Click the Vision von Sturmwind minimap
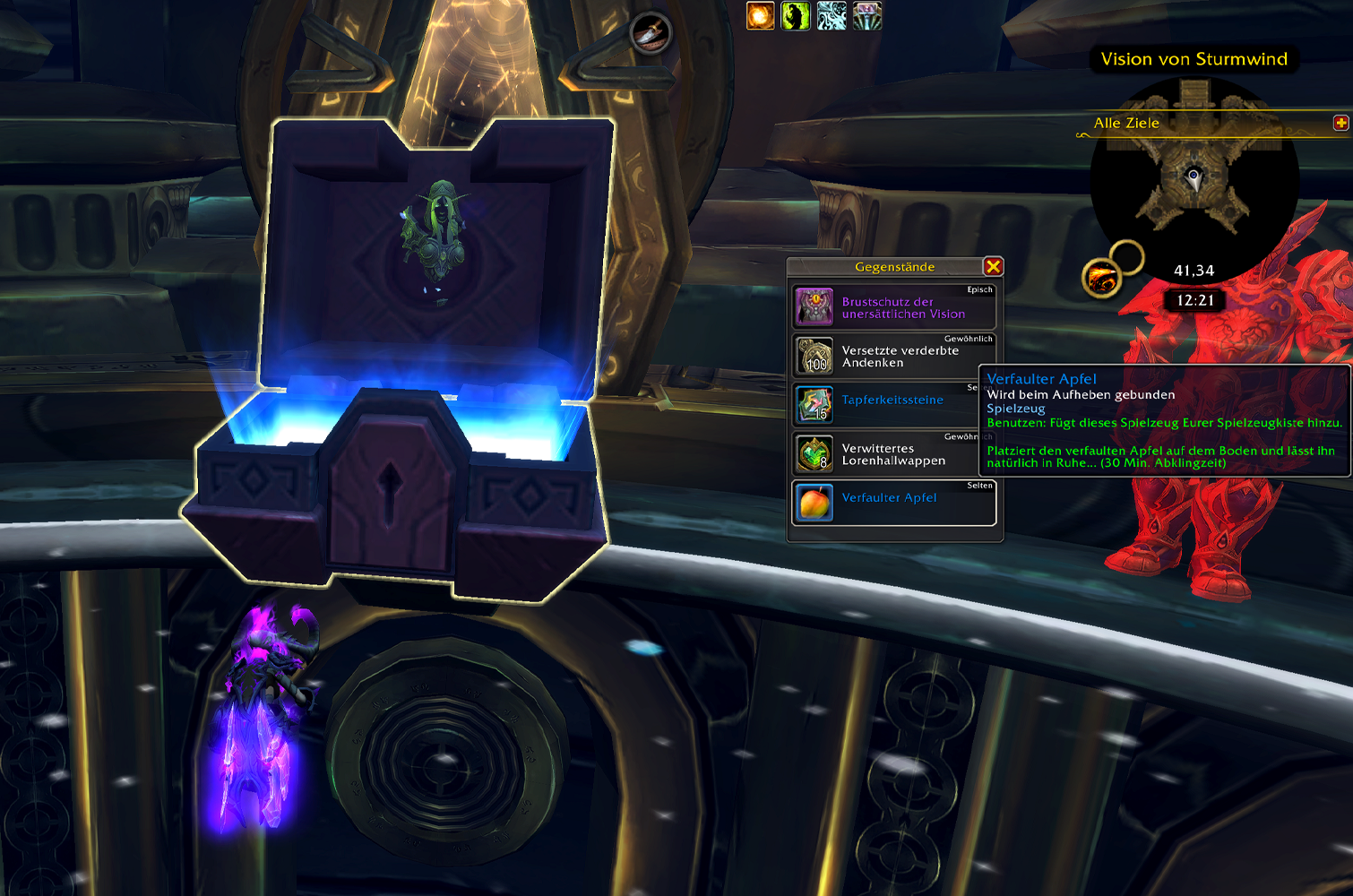Viewport: 1353px width, 896px height. coord(1194,179)
